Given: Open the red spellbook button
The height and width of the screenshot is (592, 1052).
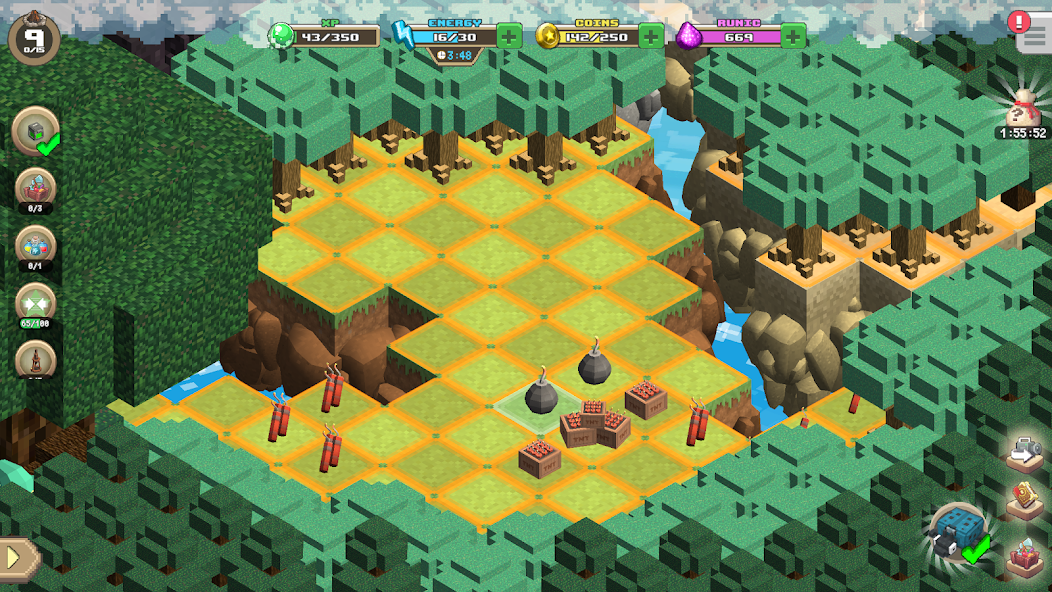Looking at the screenshot, I should (x=1025, y=500).
